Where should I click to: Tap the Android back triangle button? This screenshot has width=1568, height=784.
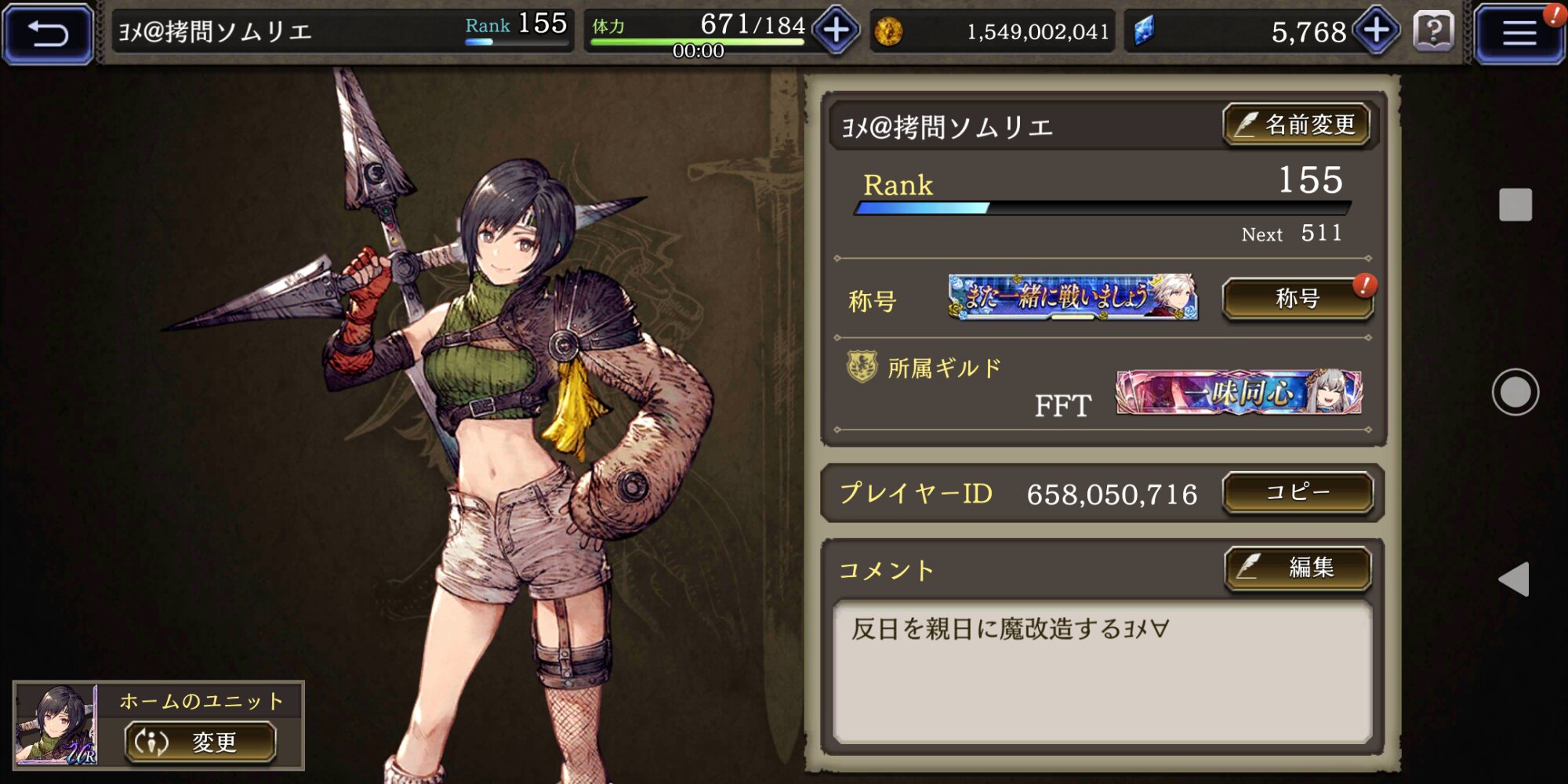point(1514,579)
